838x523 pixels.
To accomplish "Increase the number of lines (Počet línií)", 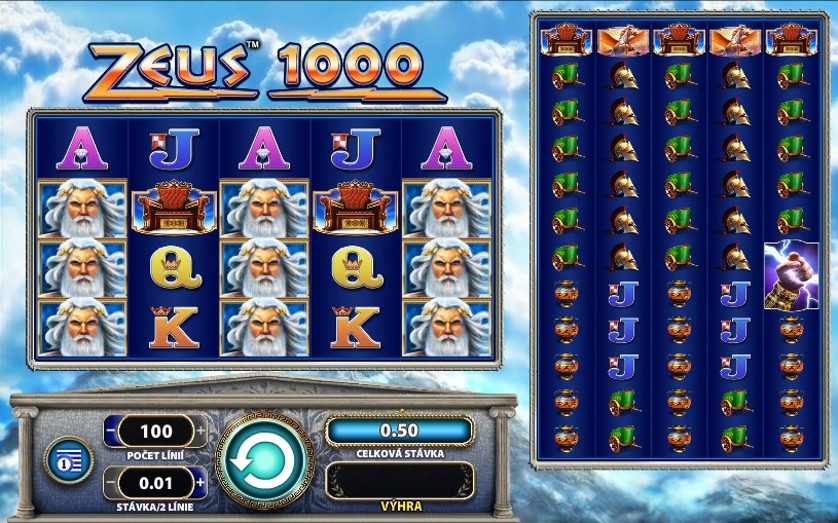I will [x=202, y=432].
